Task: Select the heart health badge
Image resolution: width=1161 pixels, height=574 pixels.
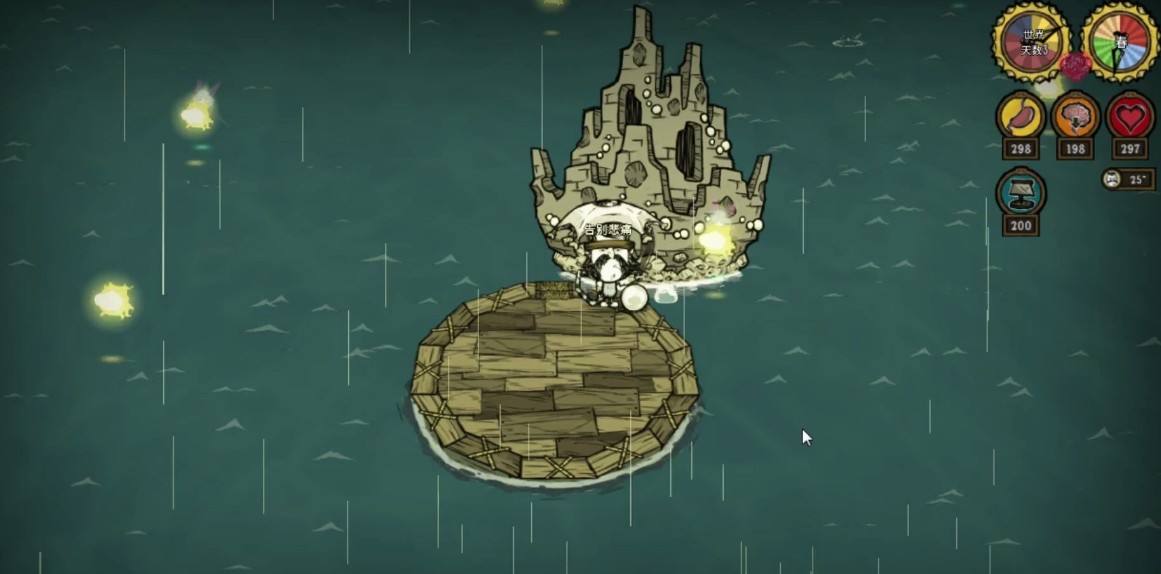Action: pyautogui.click(x=1131, y=117)
